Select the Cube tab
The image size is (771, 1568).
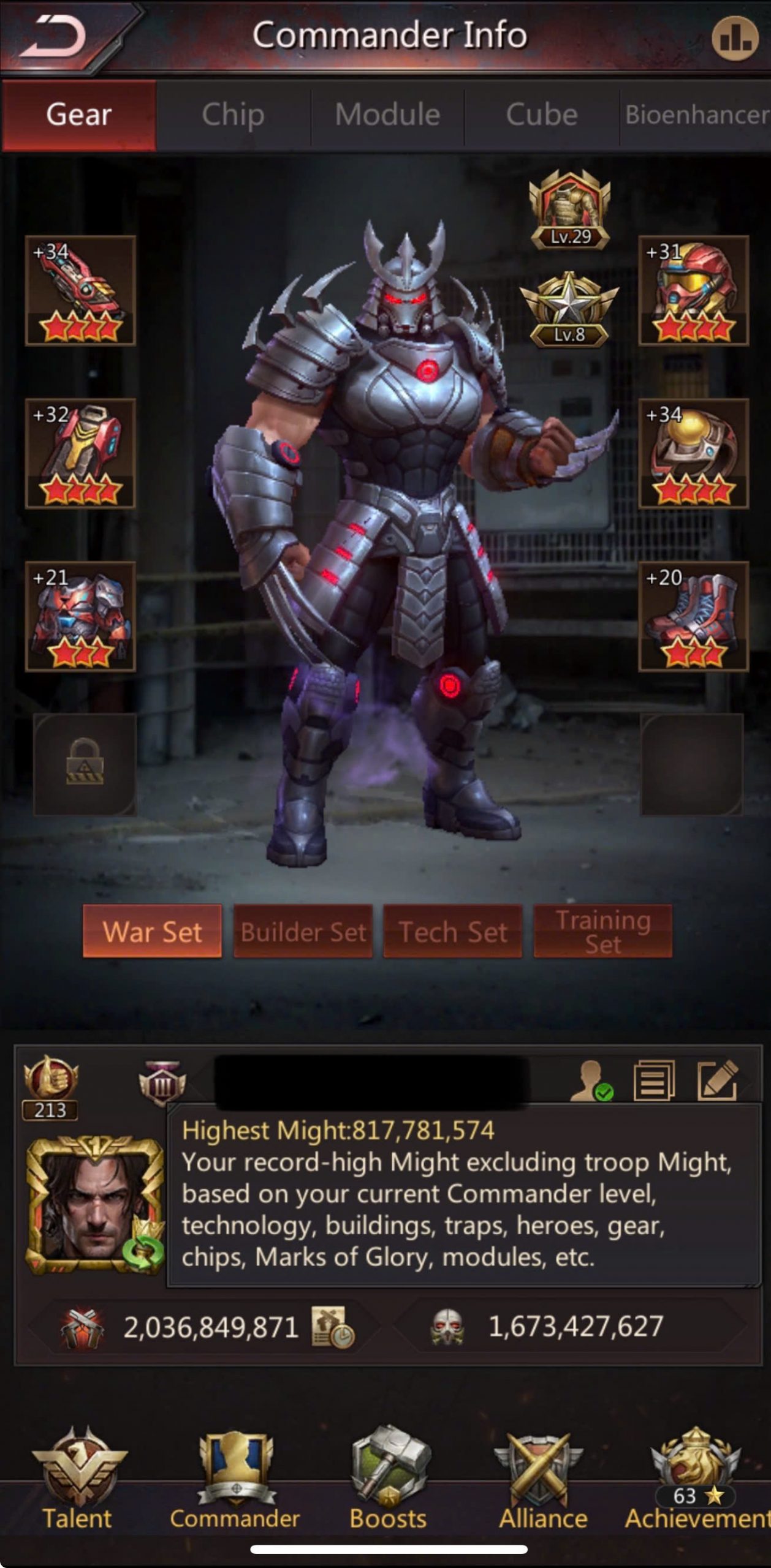click(x=542, y=115)
